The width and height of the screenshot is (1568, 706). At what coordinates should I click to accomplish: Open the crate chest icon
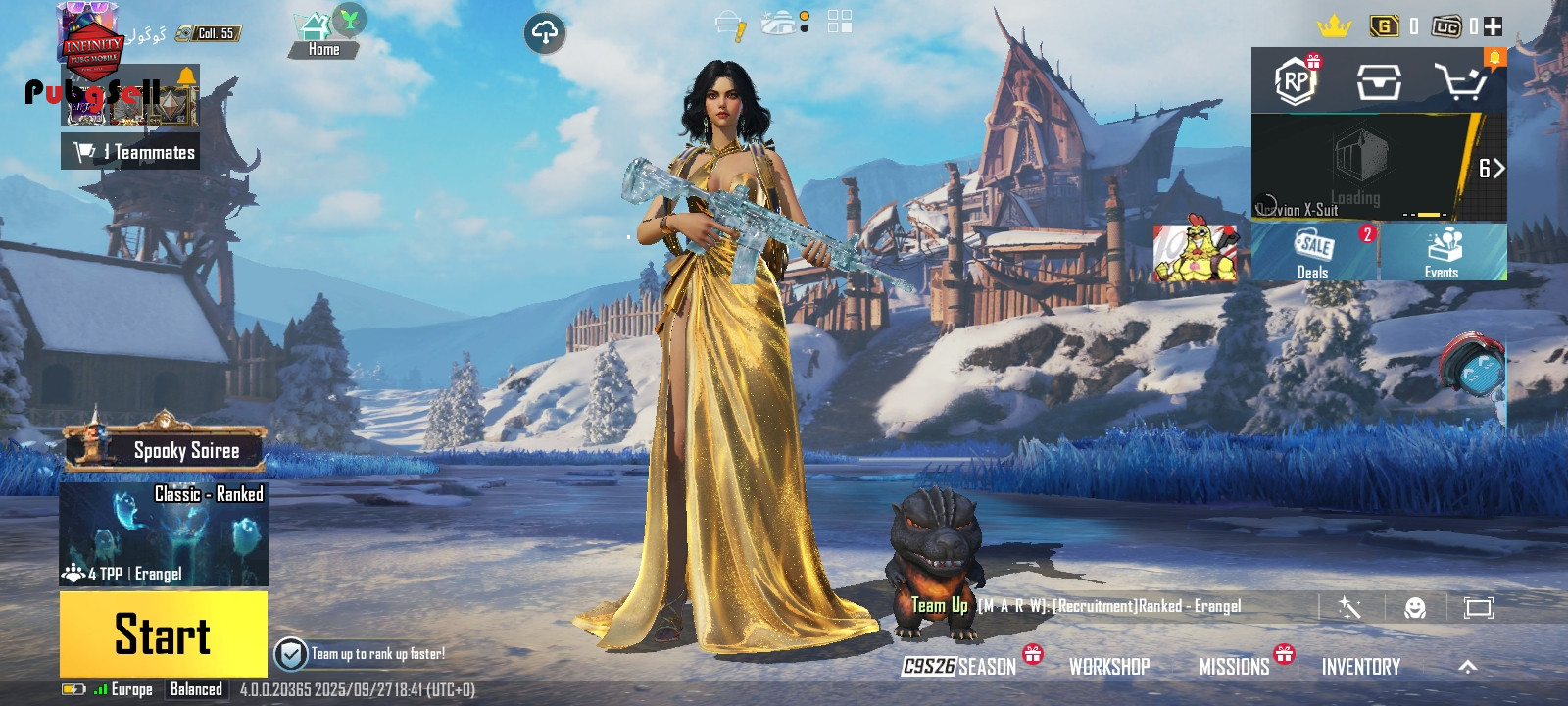click(x=1378, y=82)
